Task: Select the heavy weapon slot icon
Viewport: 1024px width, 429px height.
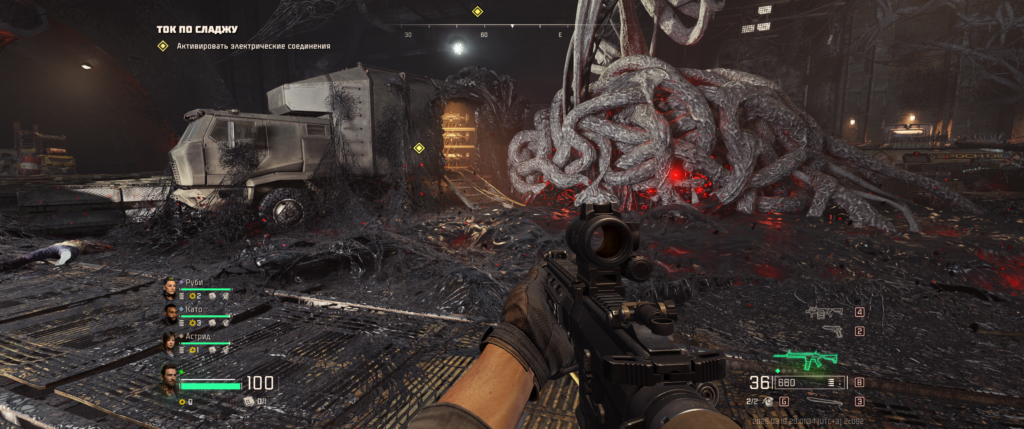Action: click(824, 312)
